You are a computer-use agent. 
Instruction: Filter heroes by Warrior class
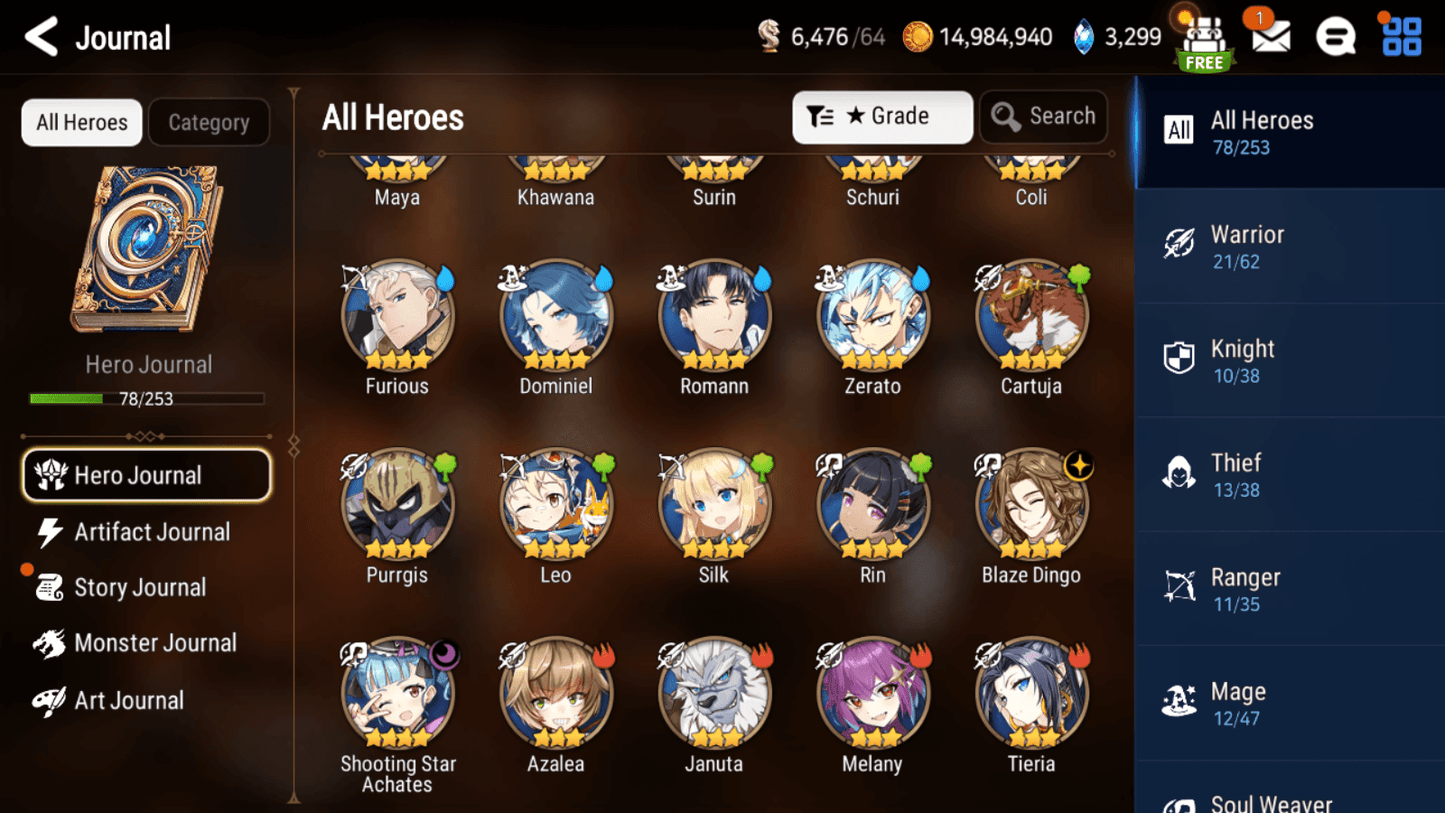point(1290,244)
